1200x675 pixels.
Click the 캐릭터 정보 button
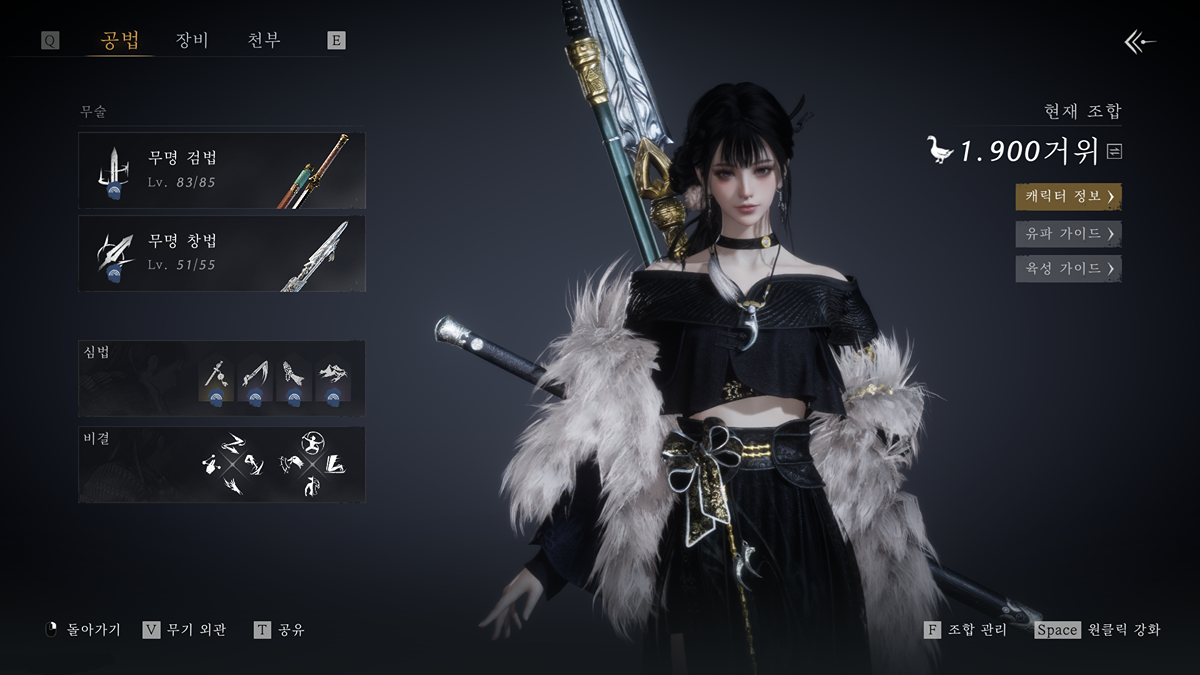tap(1068, 196)
